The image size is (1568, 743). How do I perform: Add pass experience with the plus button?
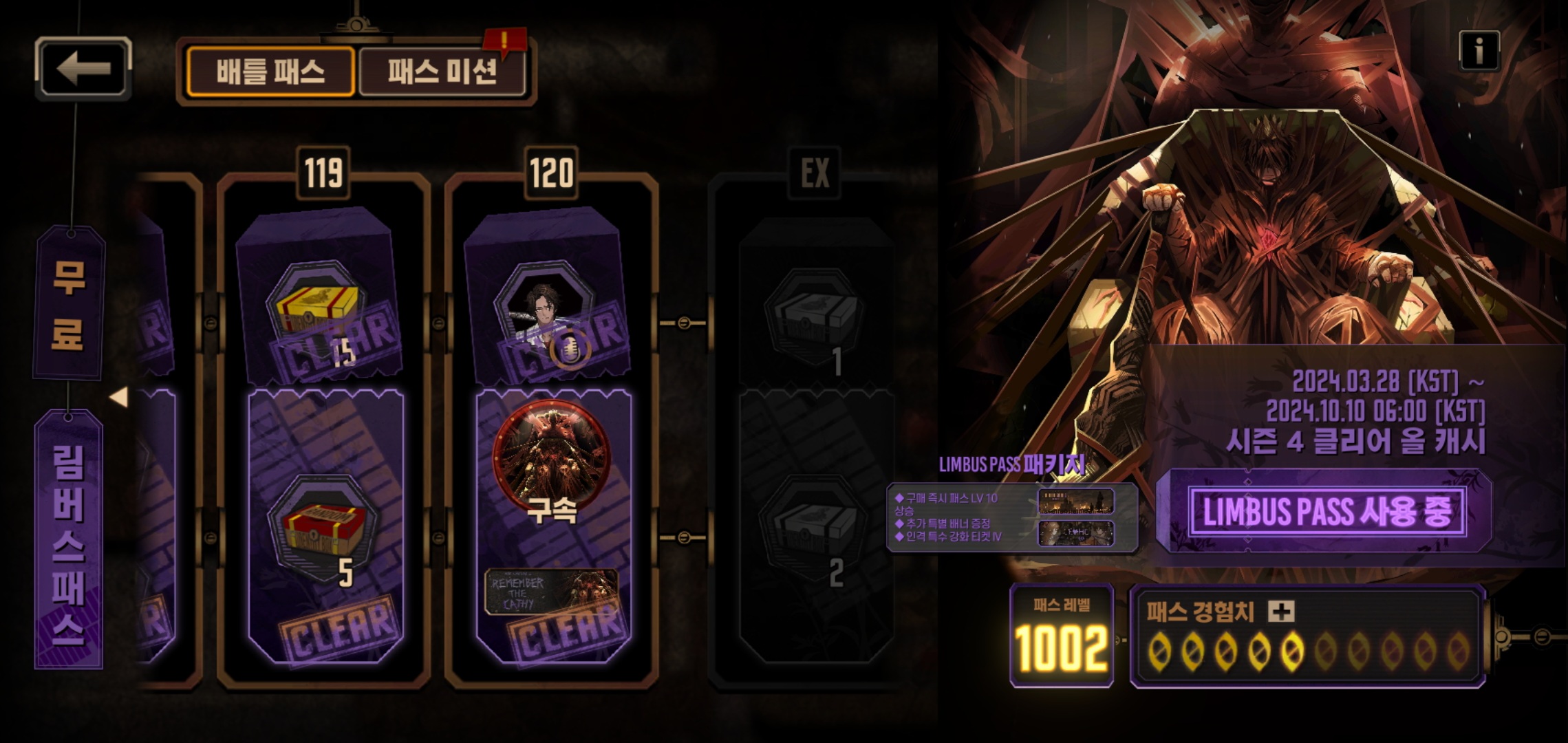pyautogui.click(x=1281, y=611)
